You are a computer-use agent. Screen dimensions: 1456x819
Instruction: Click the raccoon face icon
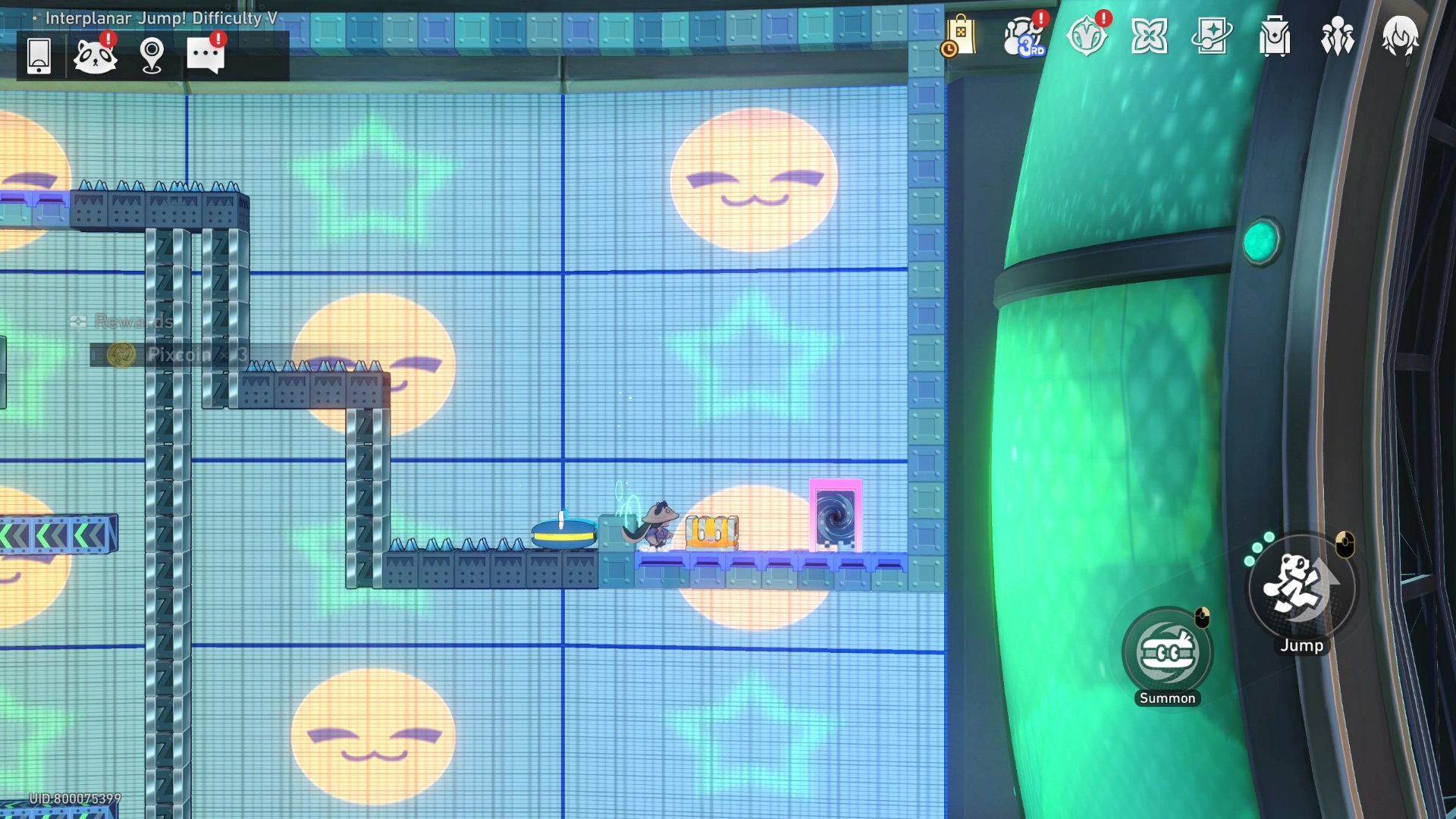pyautogui.click(x=96, y=56)
